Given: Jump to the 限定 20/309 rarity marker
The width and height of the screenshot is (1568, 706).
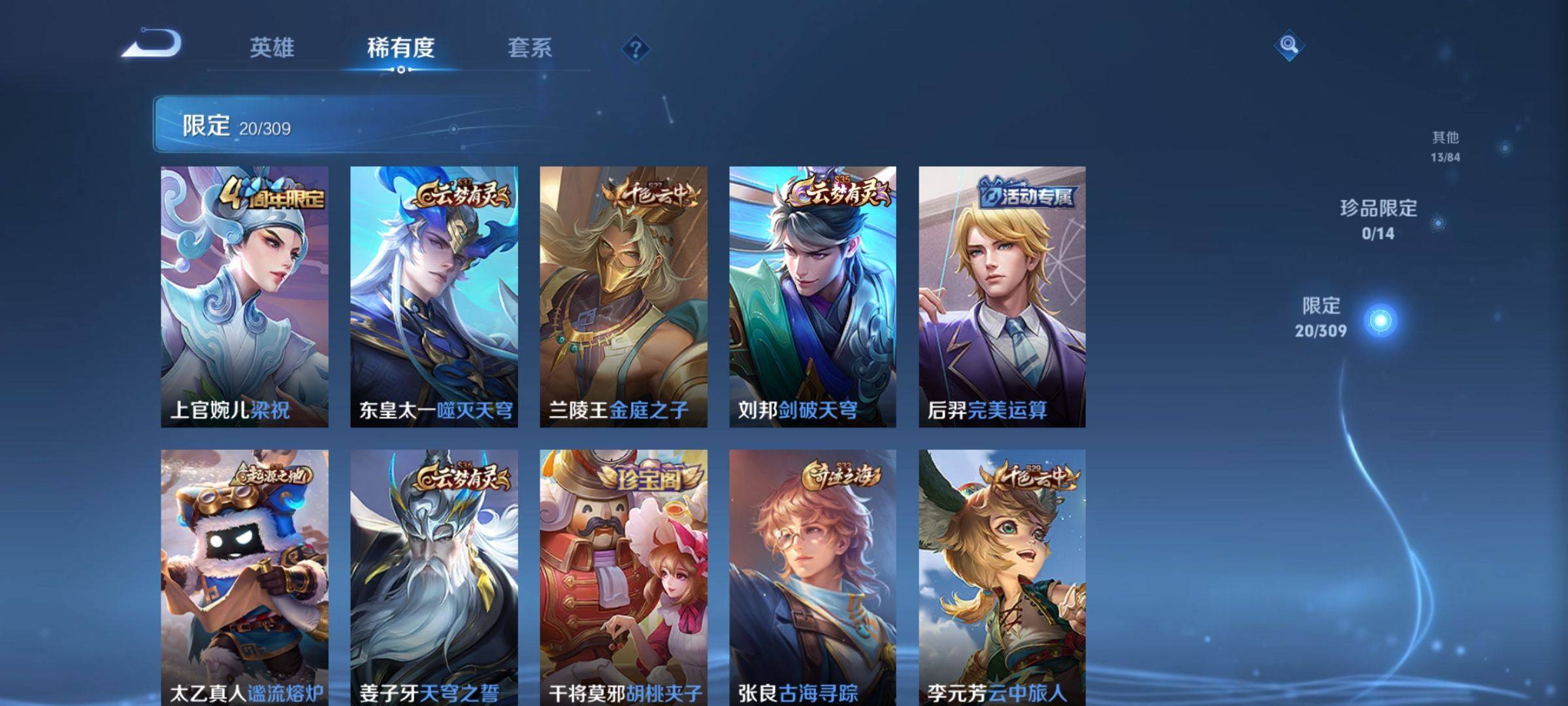Looking at the screenshot, I should 1379,320.
